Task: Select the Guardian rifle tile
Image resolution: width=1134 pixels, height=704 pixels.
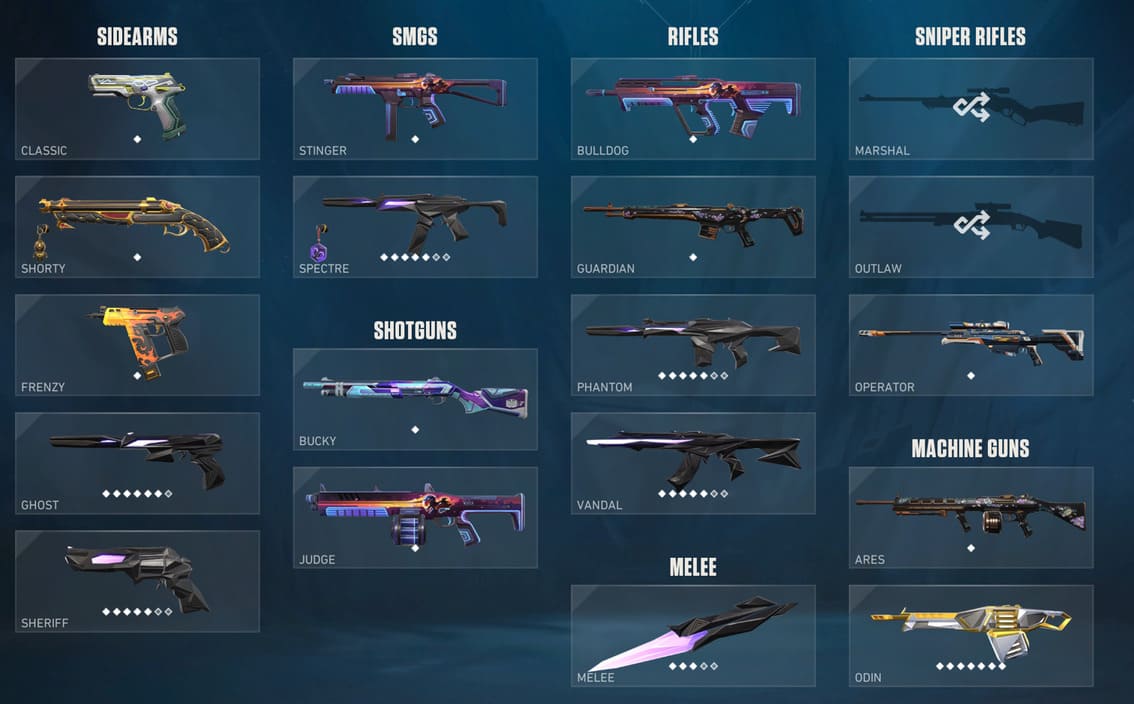Action: (x=693, y=226)
